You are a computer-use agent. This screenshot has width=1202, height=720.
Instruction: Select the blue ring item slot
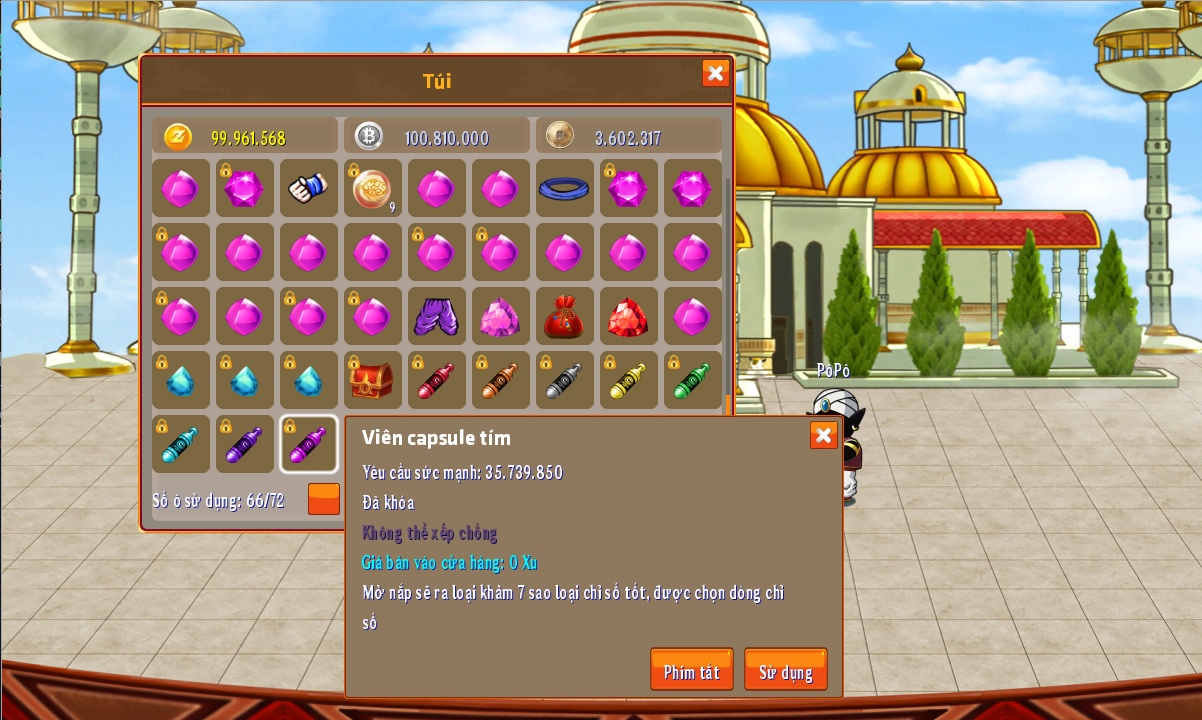point(564,188)
